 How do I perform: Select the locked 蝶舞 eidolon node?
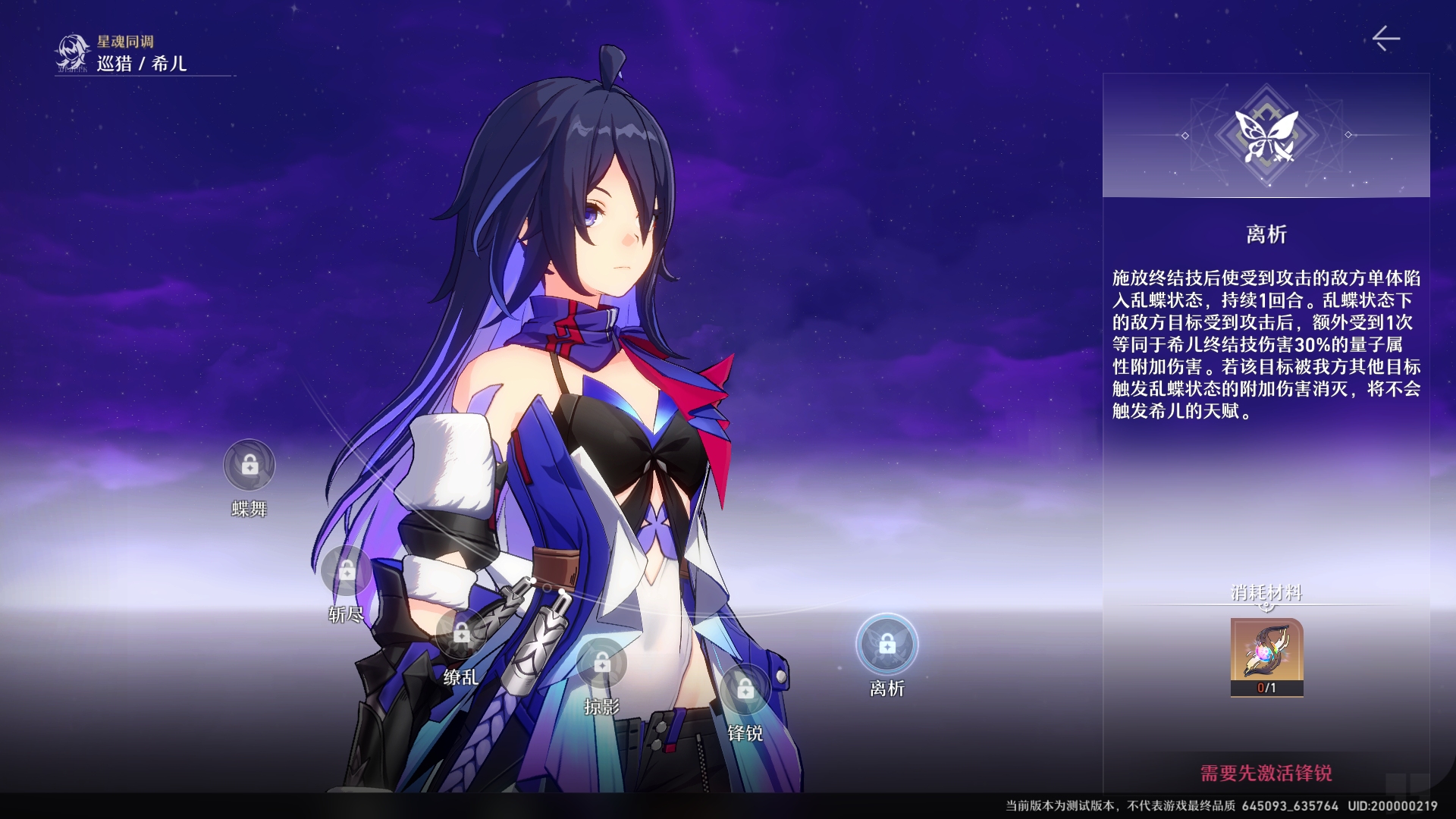click(x=249, y=465)
